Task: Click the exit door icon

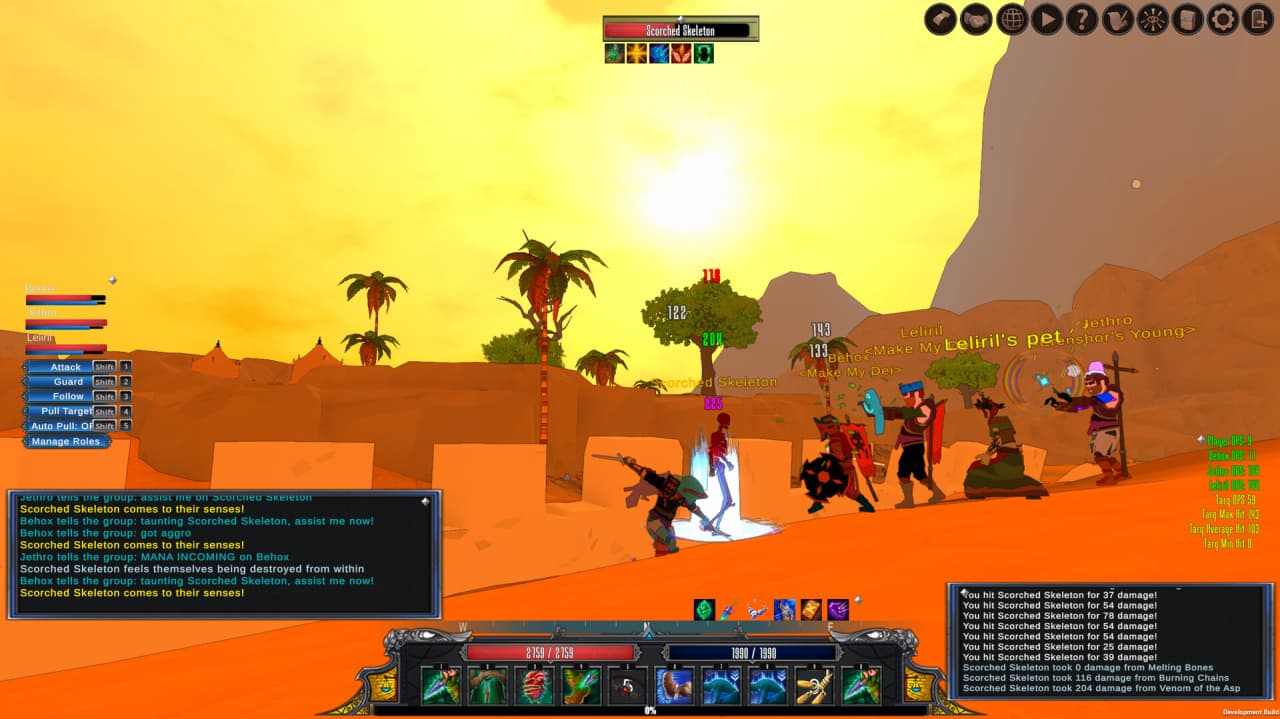Action: click(1258, 19)
